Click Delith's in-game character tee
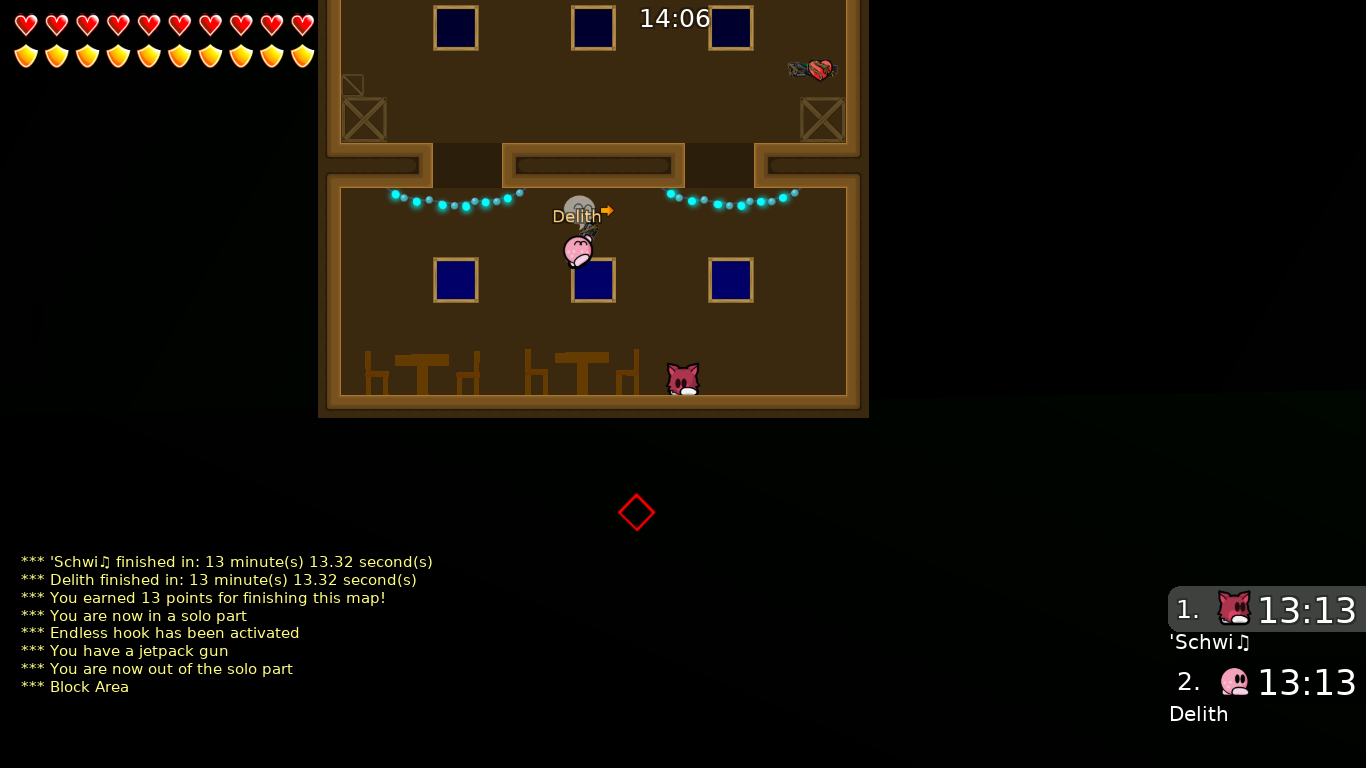This screenshot has width=1366, height=768. pos(575,251)
